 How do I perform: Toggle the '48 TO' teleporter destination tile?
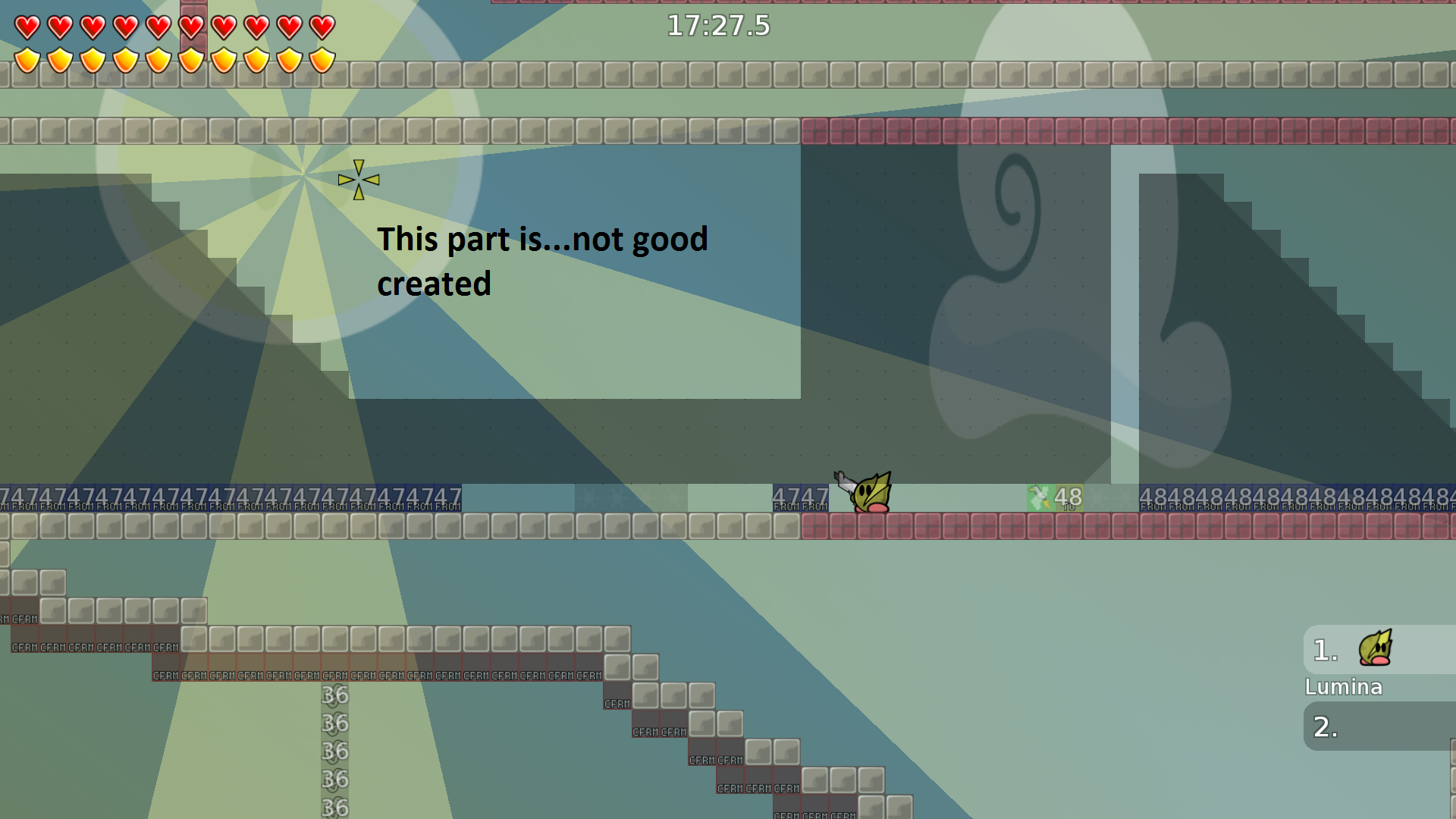1069,497
